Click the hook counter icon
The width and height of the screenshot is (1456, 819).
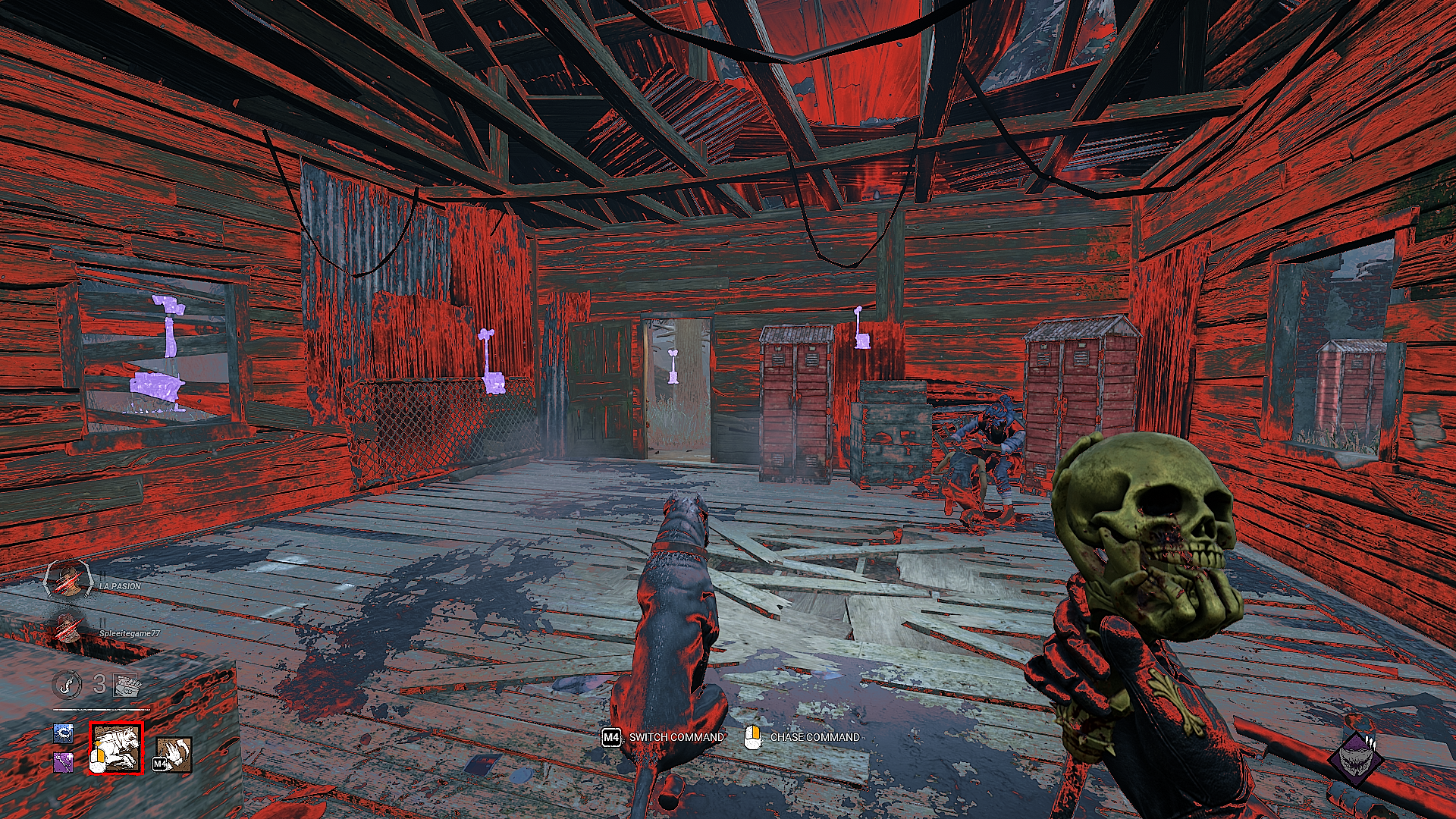click(x=67, y=684)
